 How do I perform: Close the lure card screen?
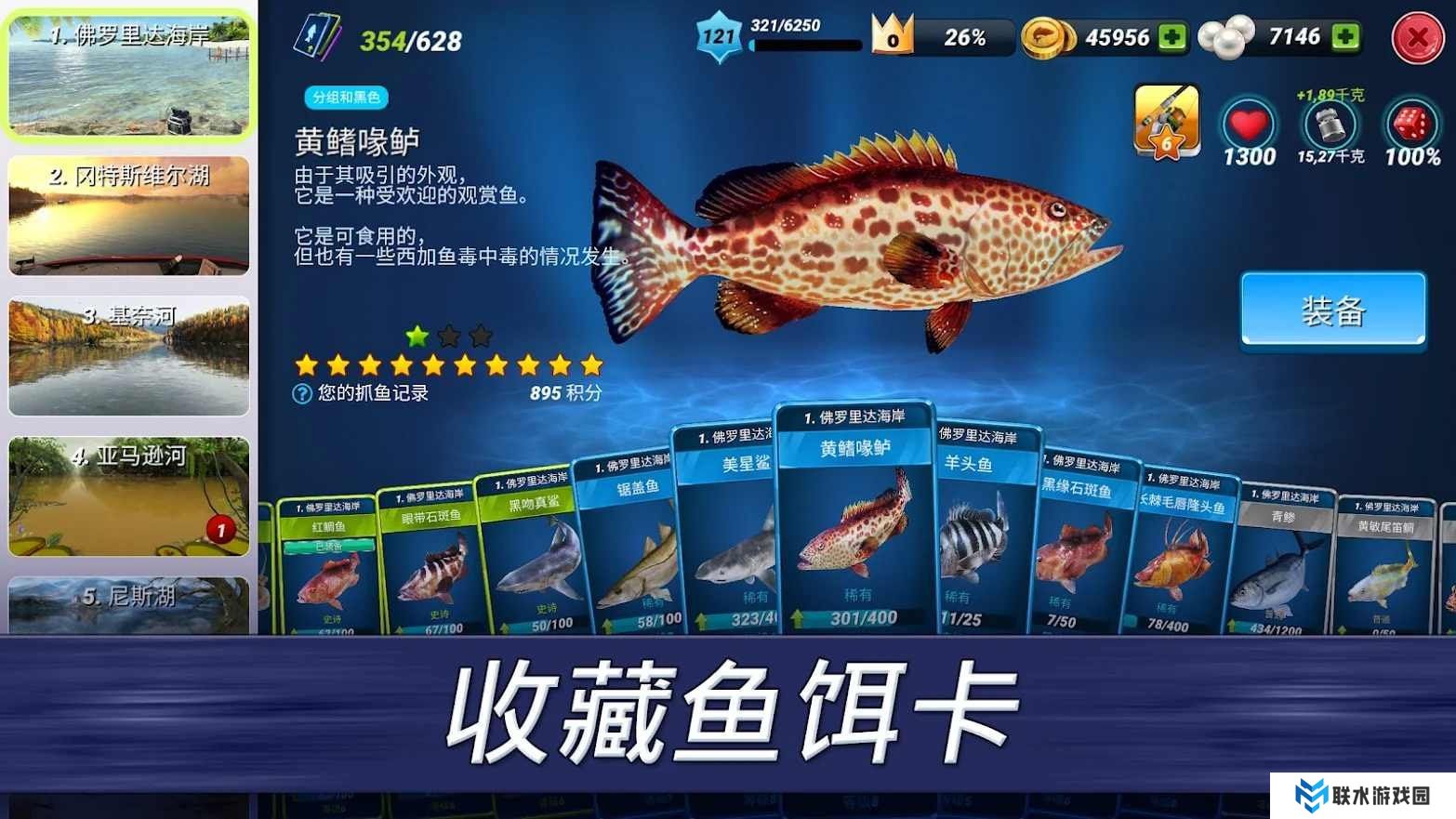(x=1417, y=38)
